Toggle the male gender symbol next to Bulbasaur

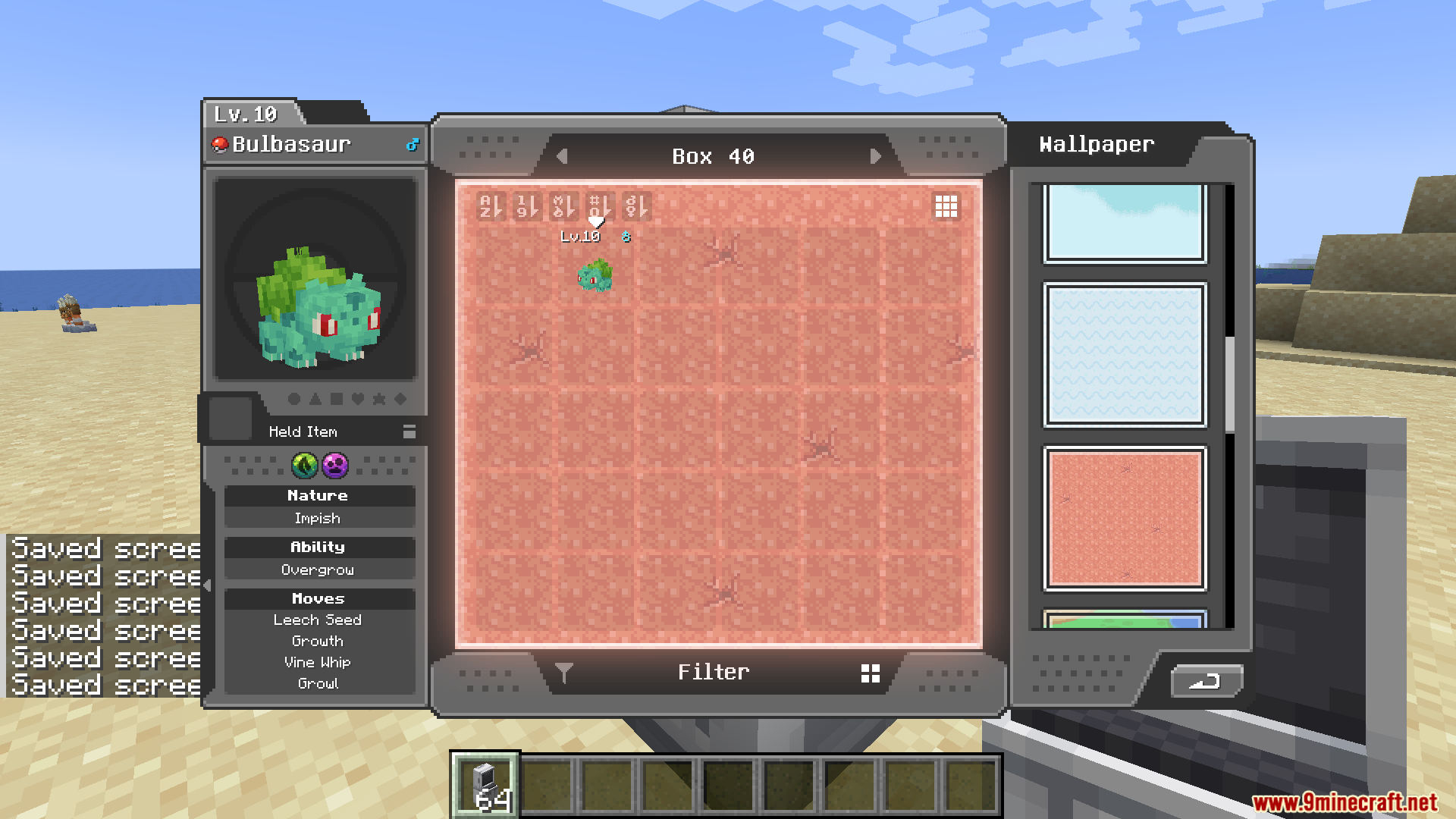pyautogui.click(x=413, y=144)
